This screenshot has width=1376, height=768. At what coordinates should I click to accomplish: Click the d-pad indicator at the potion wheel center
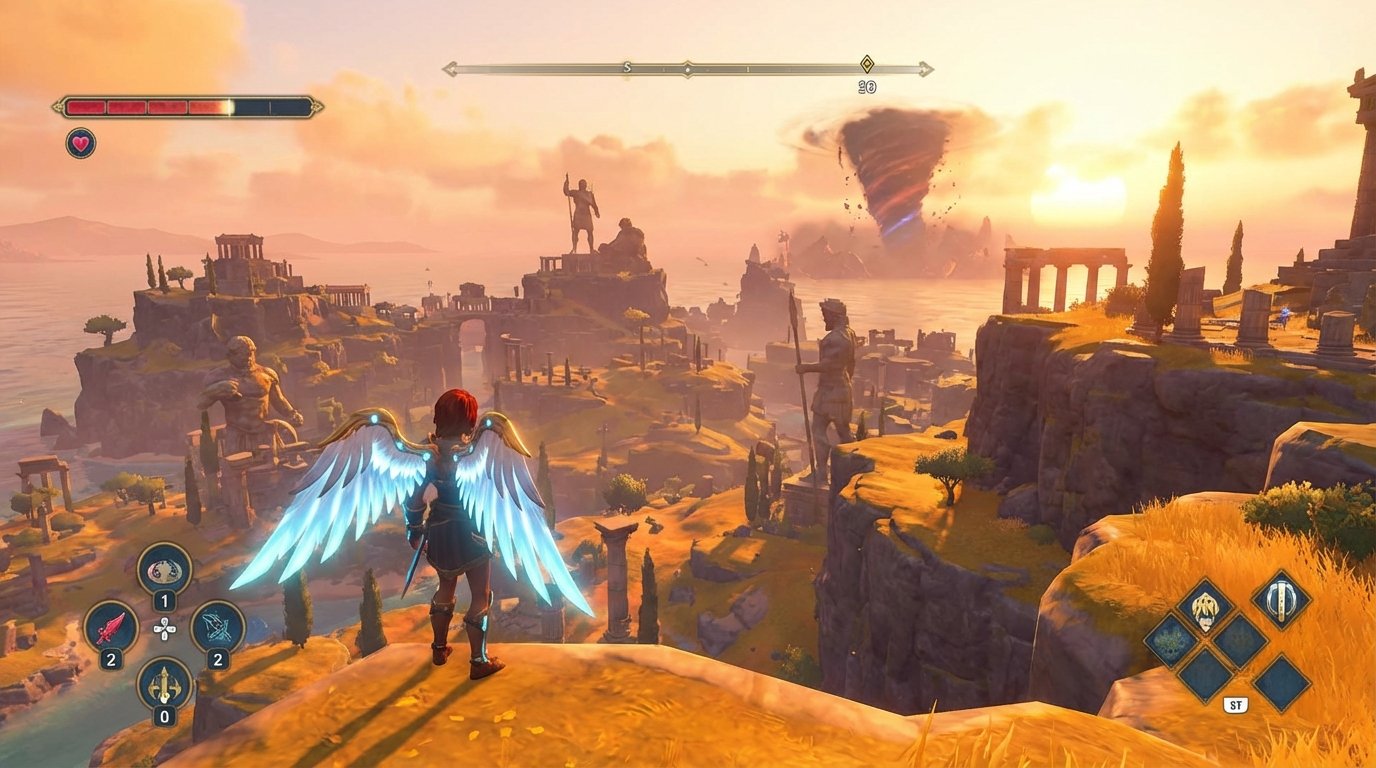click(x=164, y=628)
